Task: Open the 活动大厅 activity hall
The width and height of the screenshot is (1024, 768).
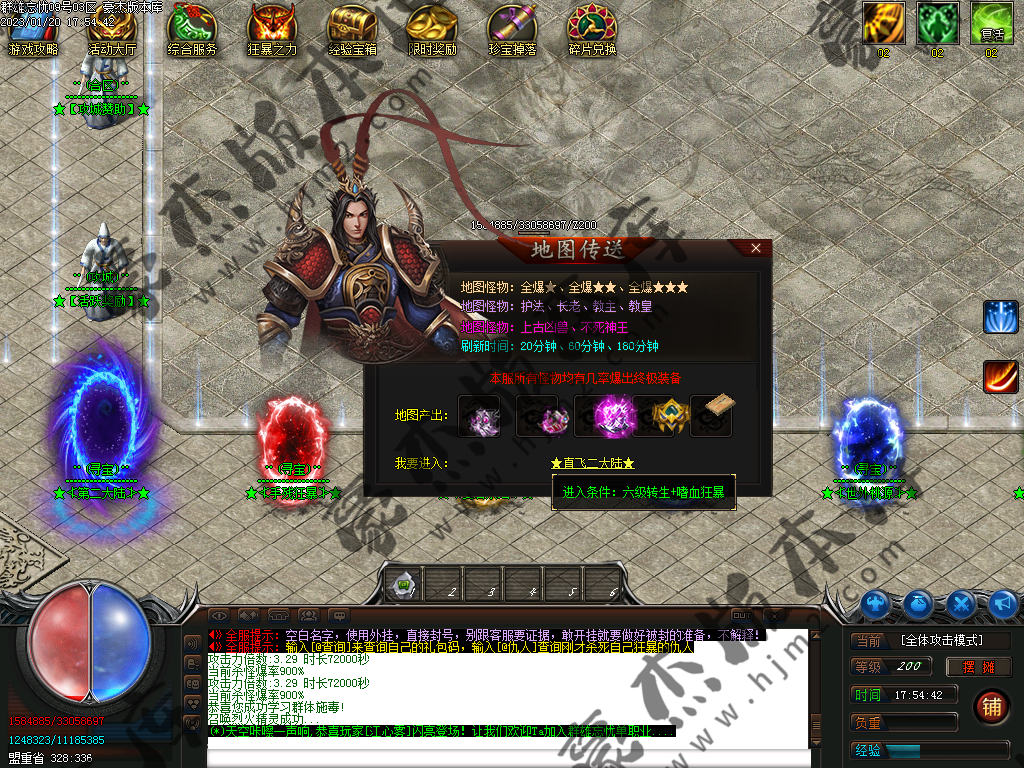Action: (112, 30)
